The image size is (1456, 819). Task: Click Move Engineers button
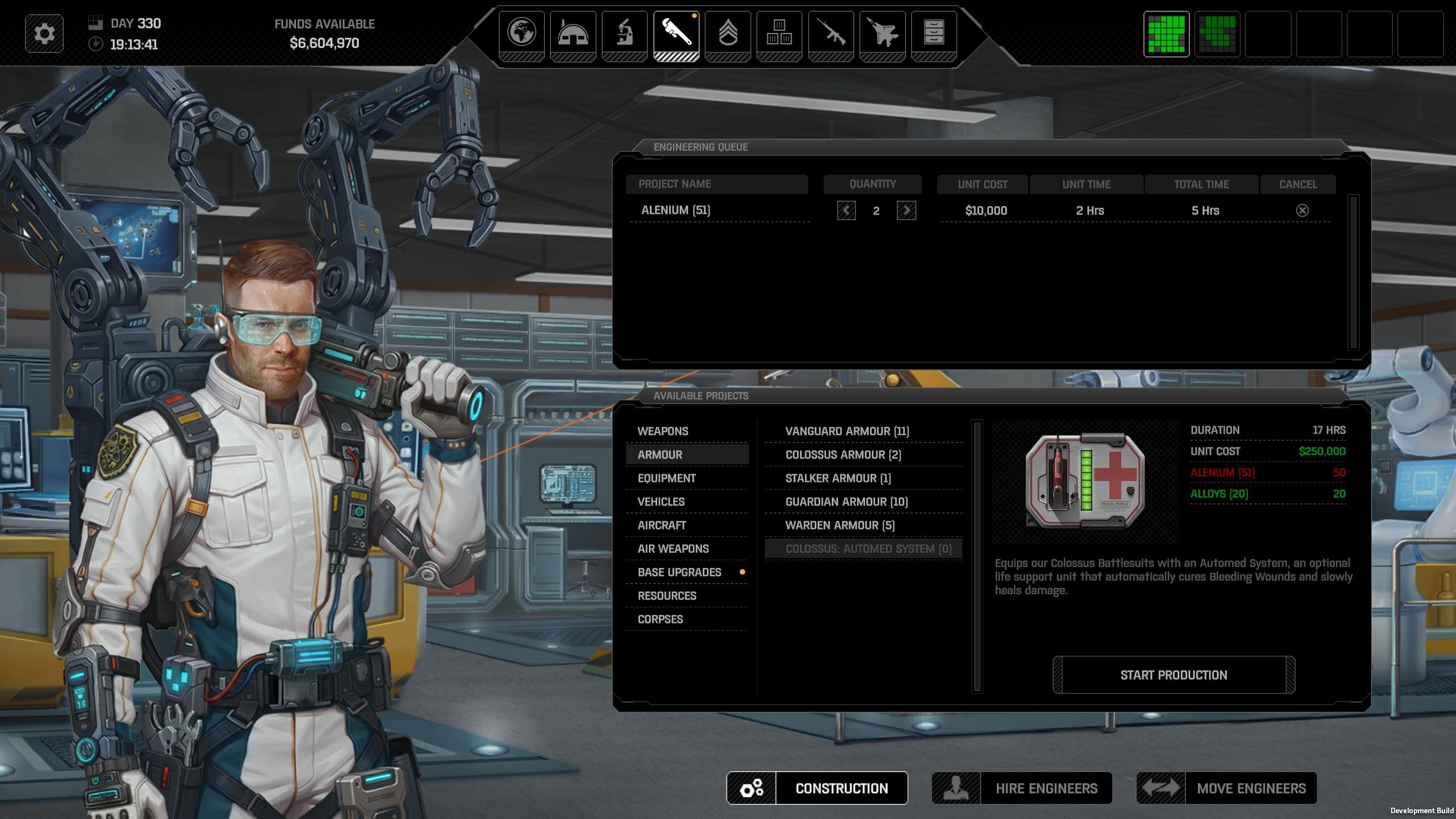(1226, 788)
